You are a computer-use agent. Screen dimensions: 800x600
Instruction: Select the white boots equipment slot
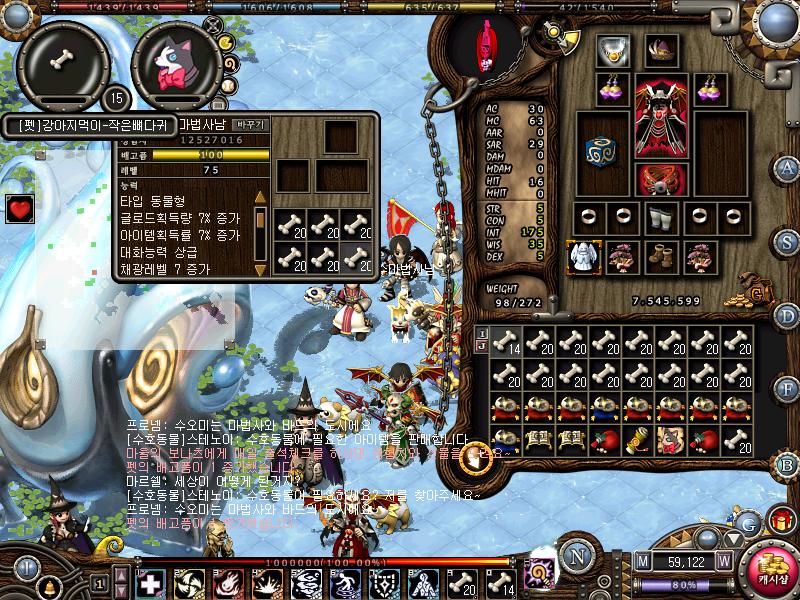click(x=659, y=216)
